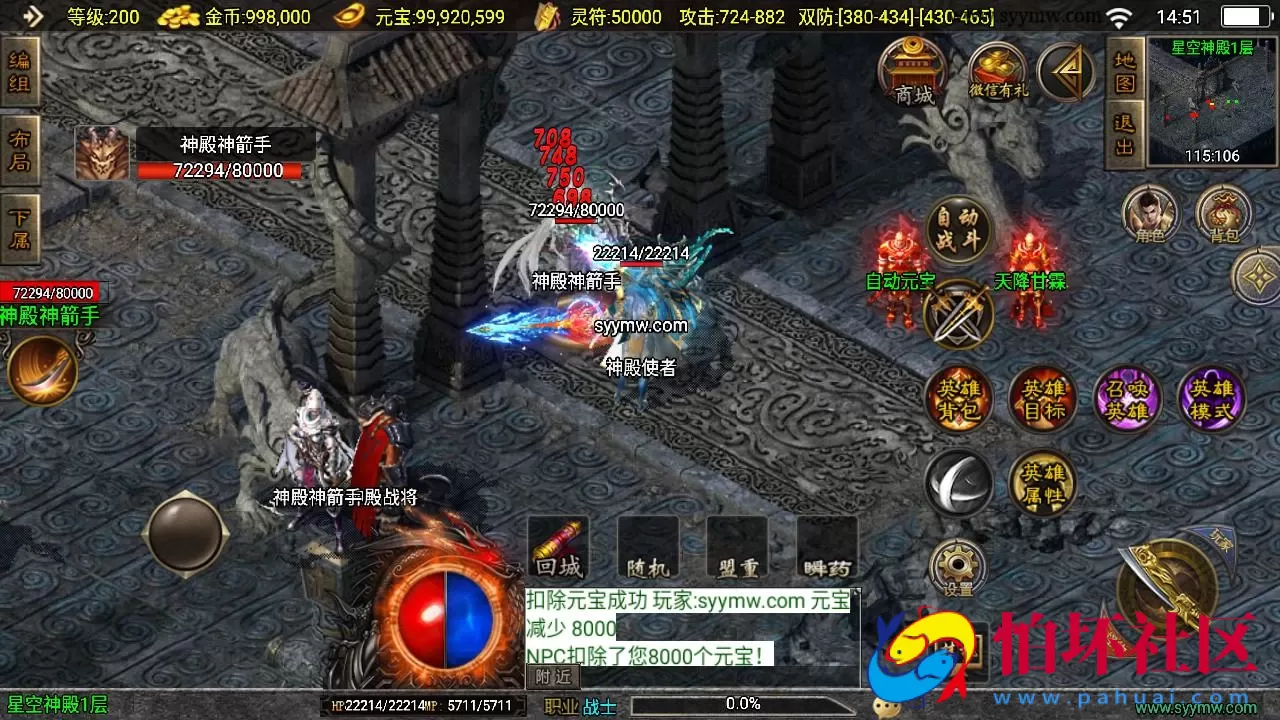Open the 微信有礼 WeChat gift panel

(997, 70)
